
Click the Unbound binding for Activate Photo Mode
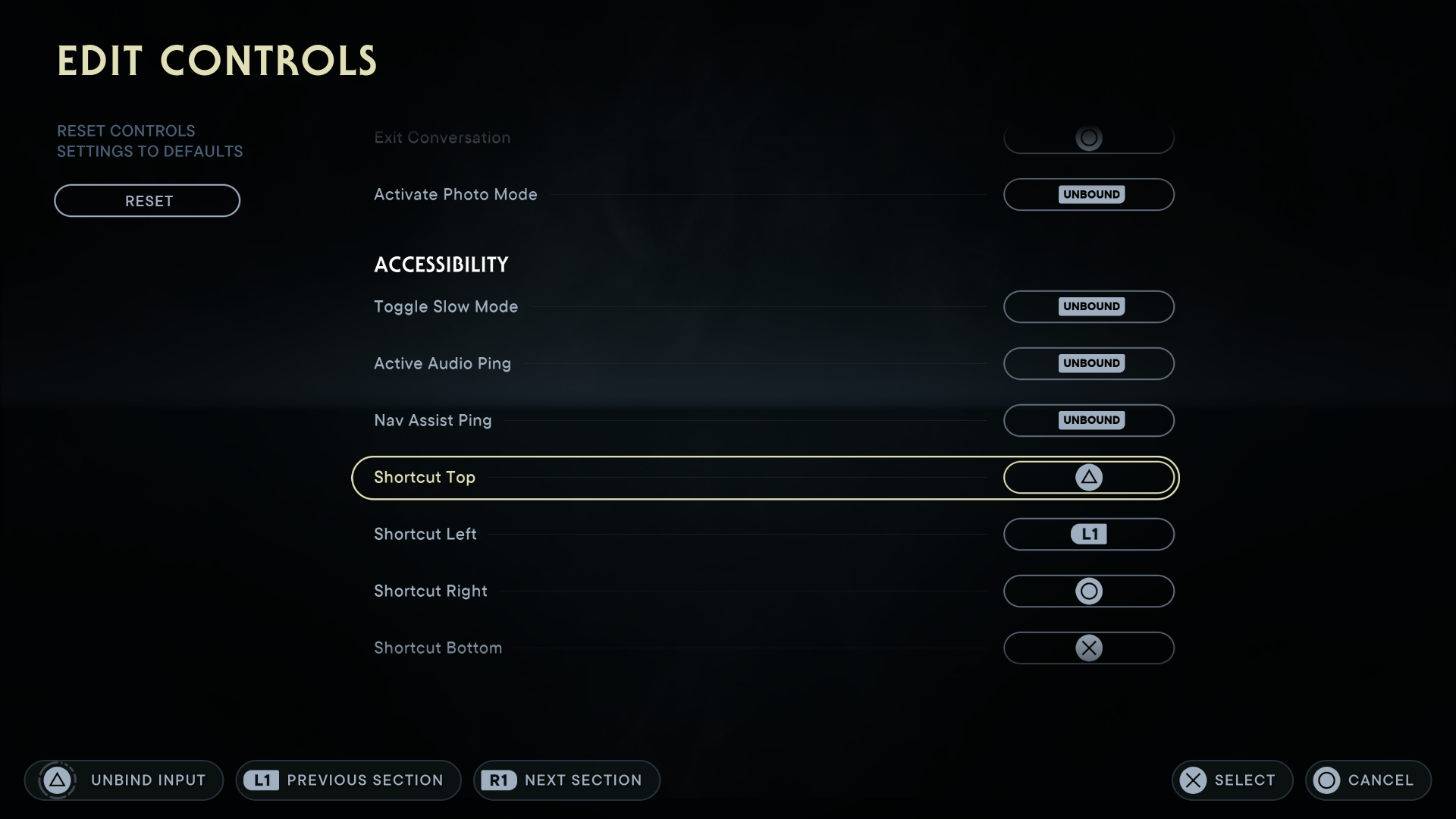pyautogui.click(x=1089, y=194)
